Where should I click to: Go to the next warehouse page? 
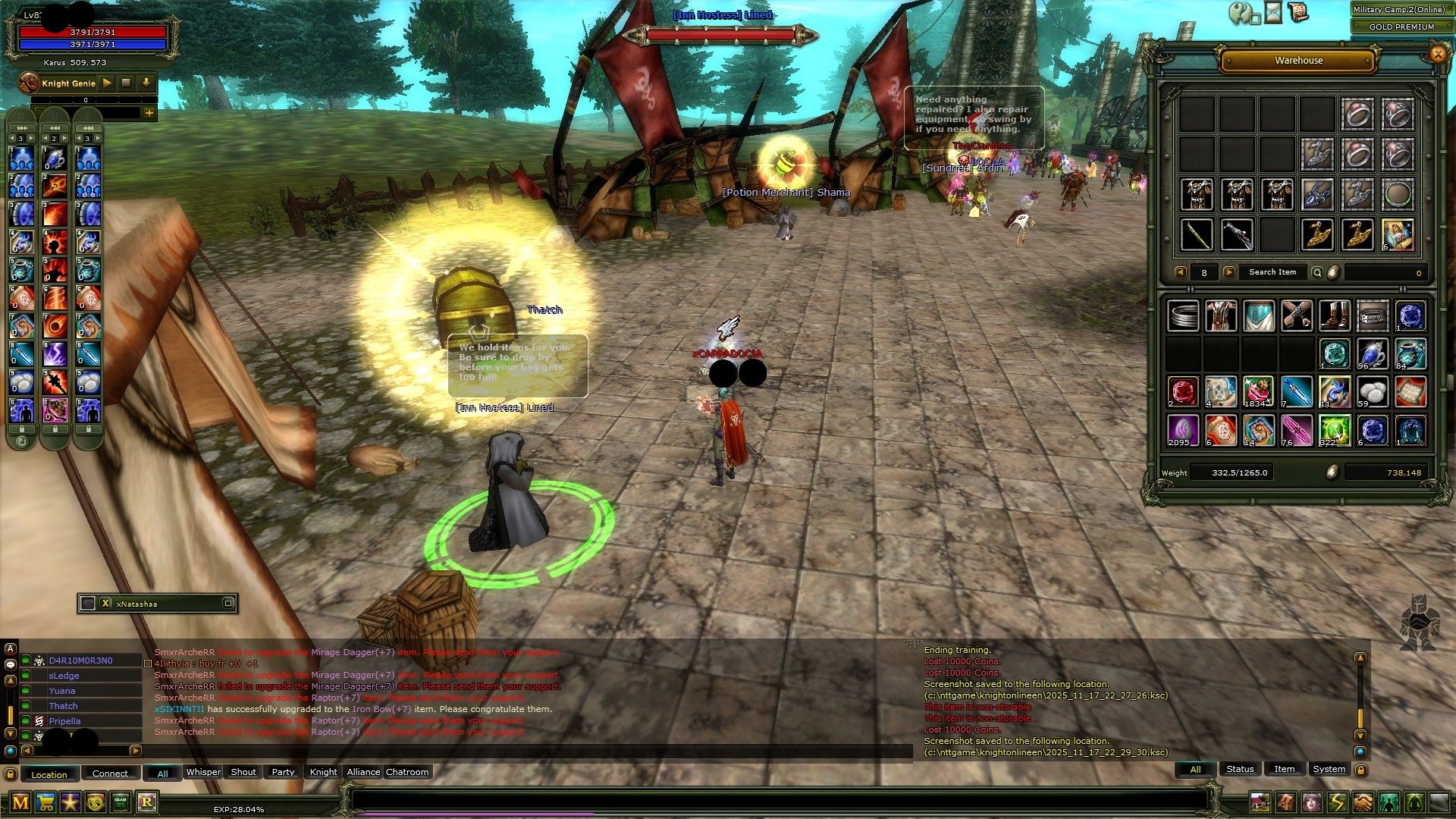point(1229,272)
